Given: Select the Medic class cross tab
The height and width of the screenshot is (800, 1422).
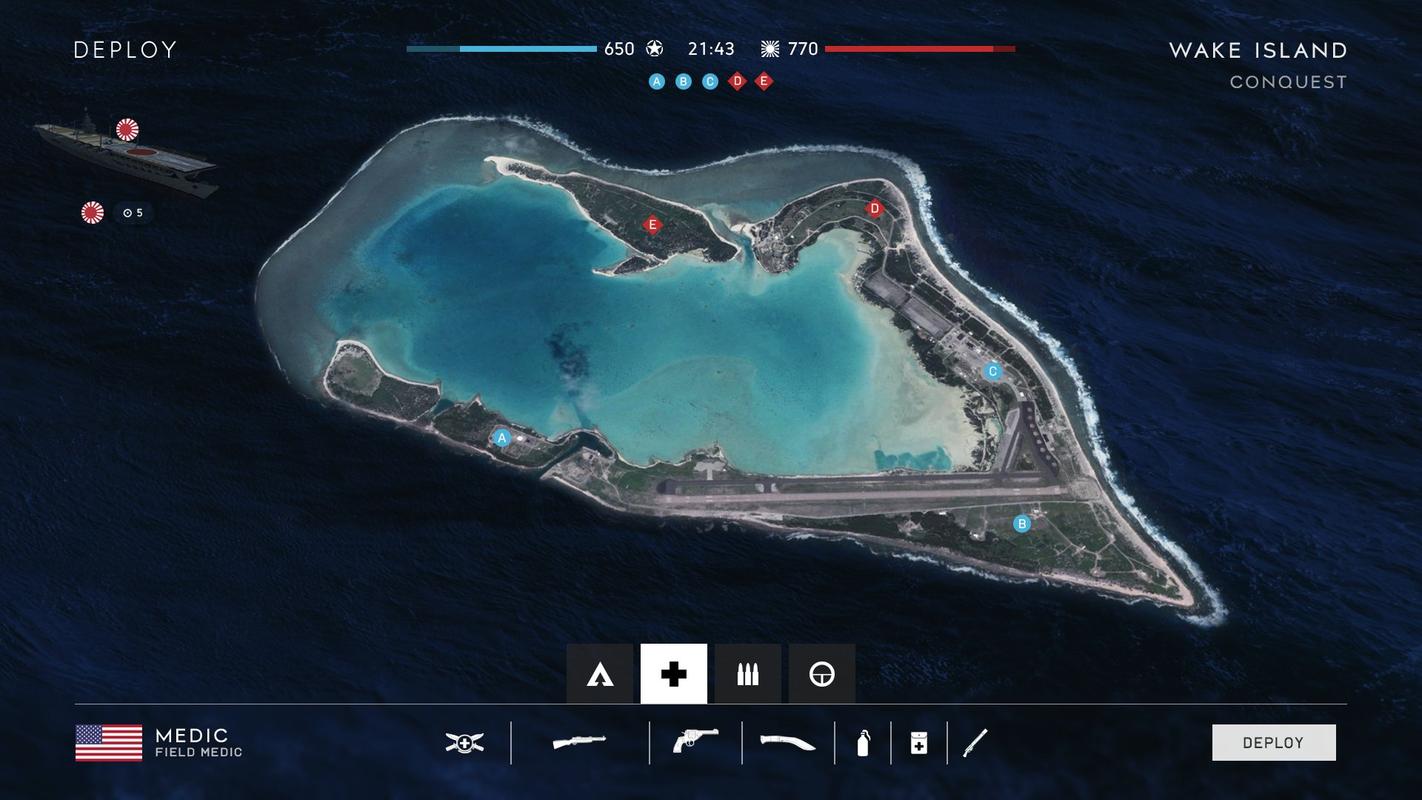Looking at the screenshot, I should [674, 675].
